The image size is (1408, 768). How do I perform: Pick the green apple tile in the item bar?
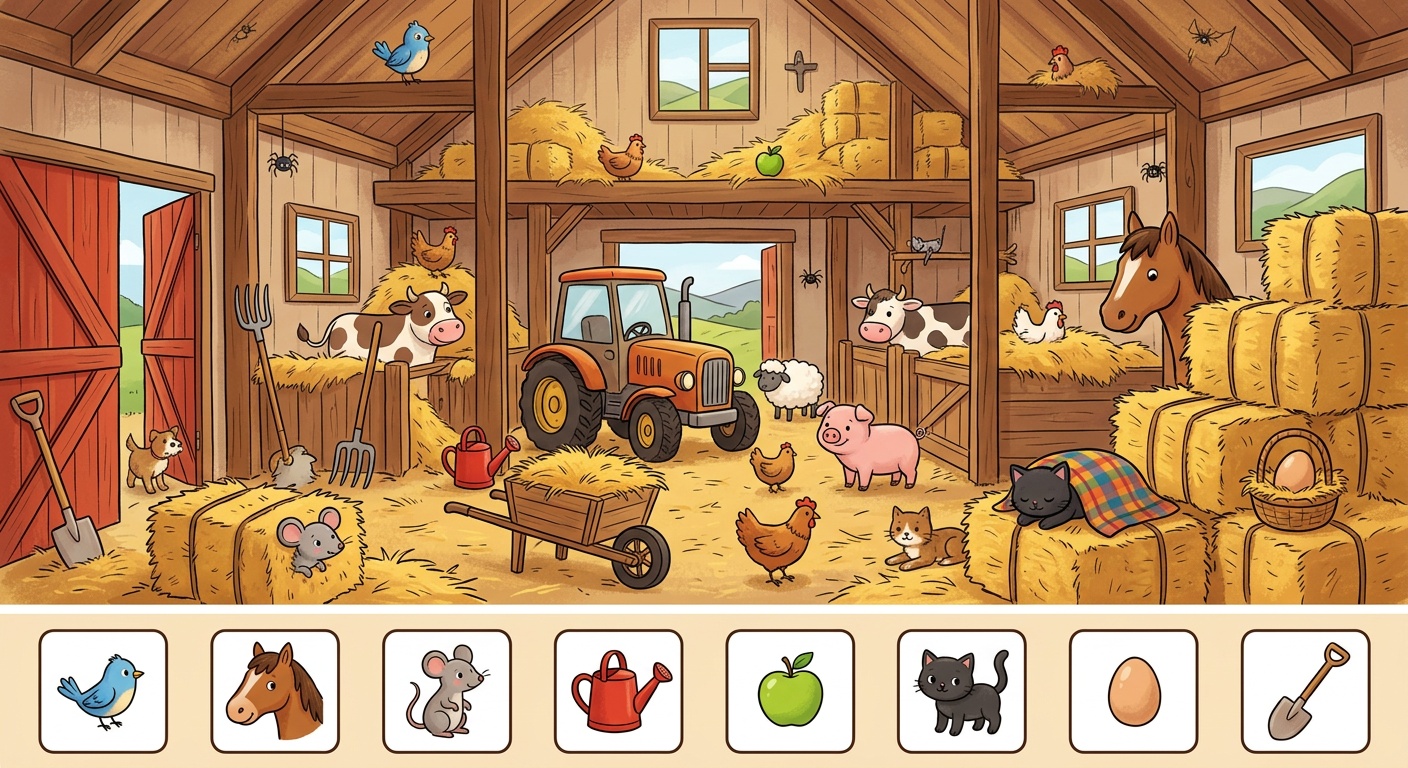pyautogui.click(x=790, y=691)
